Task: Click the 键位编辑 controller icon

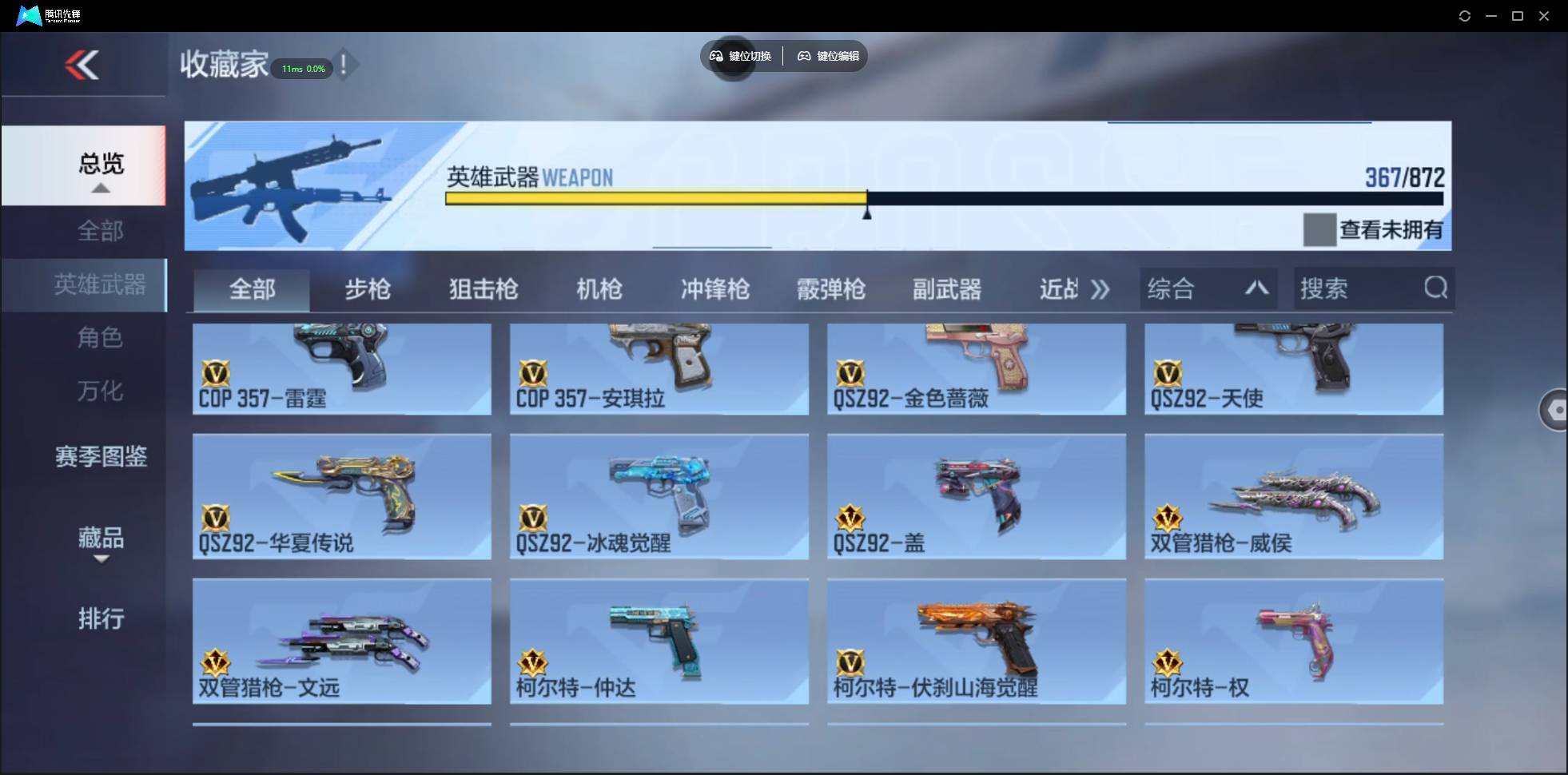Action: pos(805,56)
